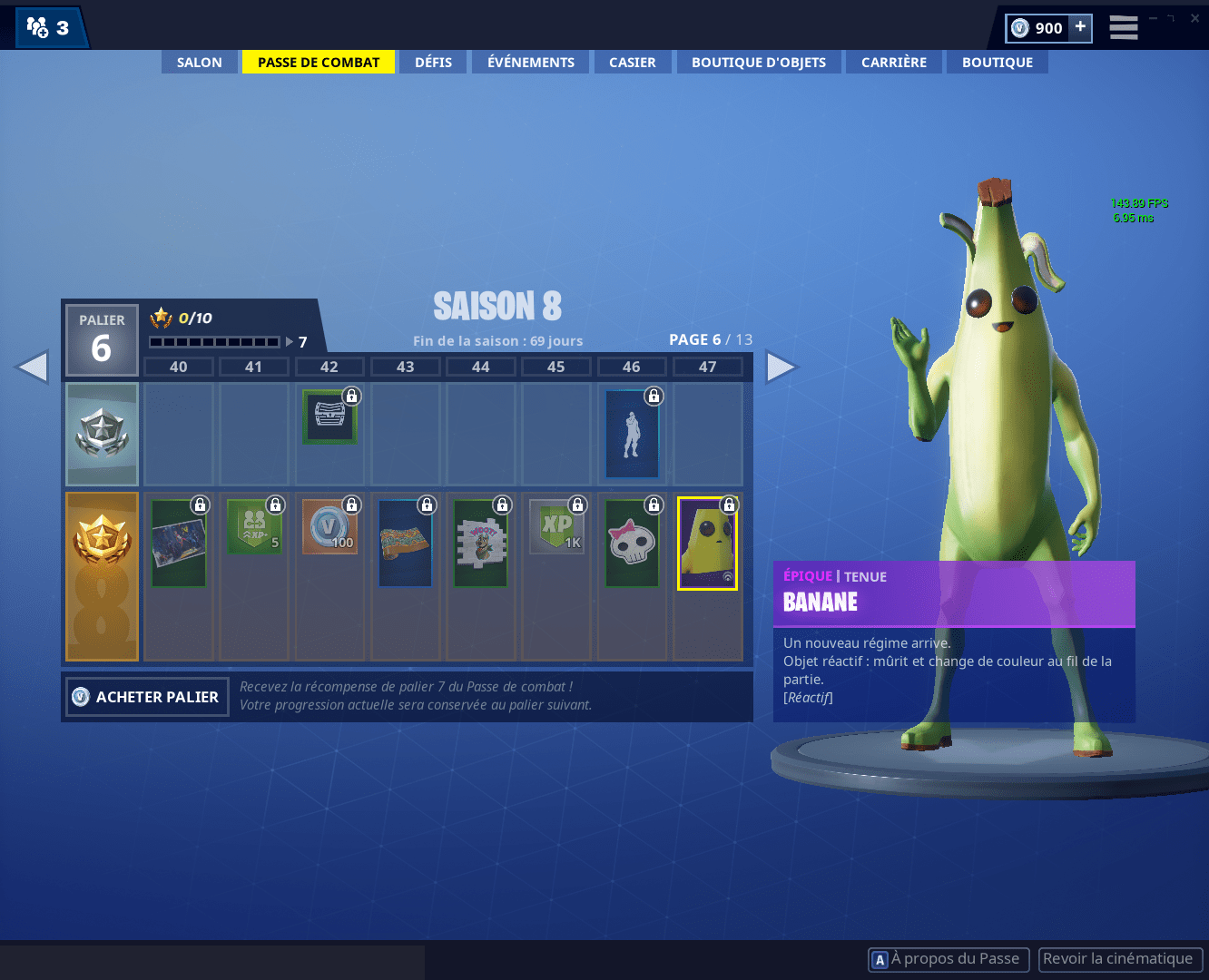Open the hamburger menu in the top right
The image size is (1209, 980).
1123,28
